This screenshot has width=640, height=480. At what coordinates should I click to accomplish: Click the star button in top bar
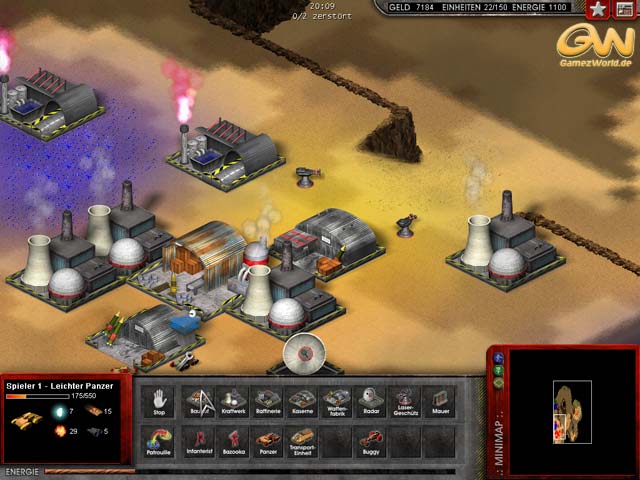pos(597,9)
